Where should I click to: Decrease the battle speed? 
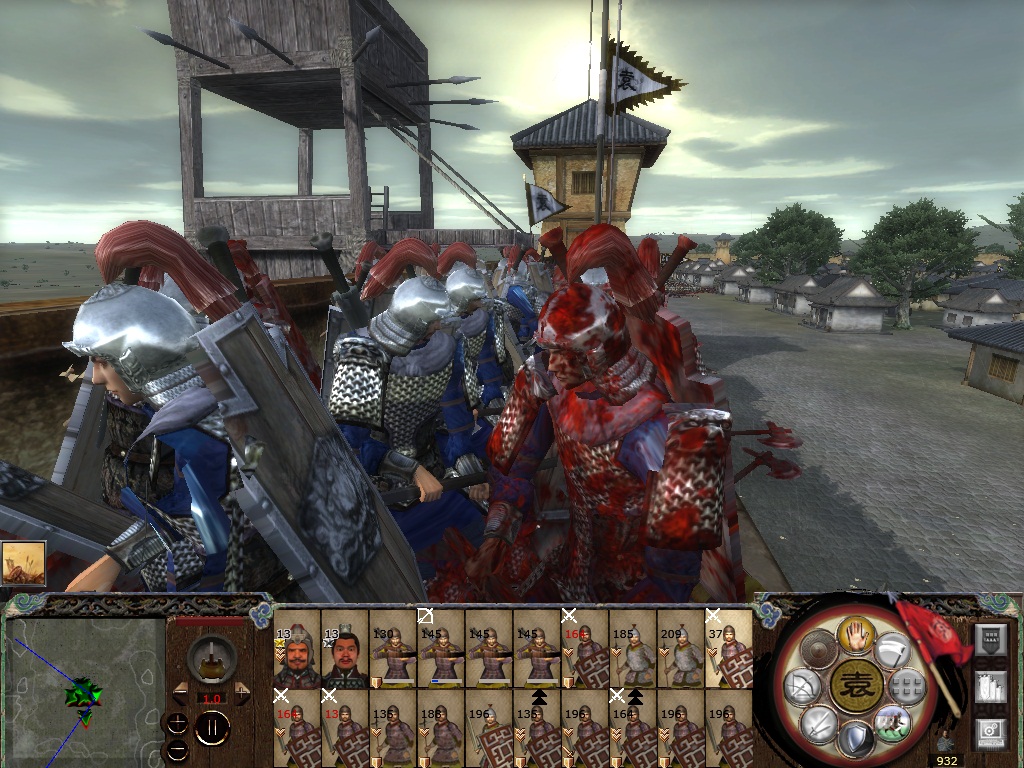pyautogui.click(x=181, y=693)
